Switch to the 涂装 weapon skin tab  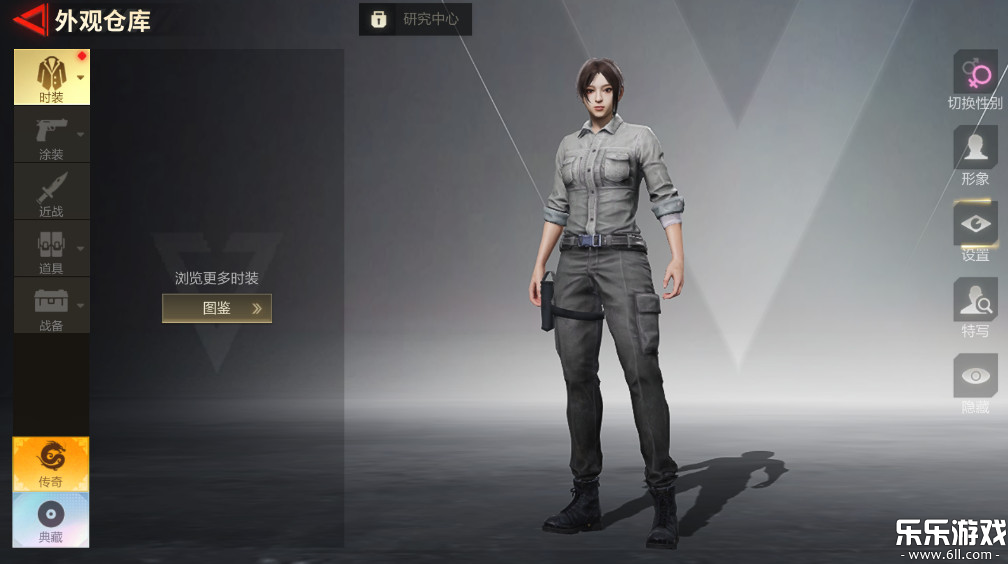coord(51,135)
